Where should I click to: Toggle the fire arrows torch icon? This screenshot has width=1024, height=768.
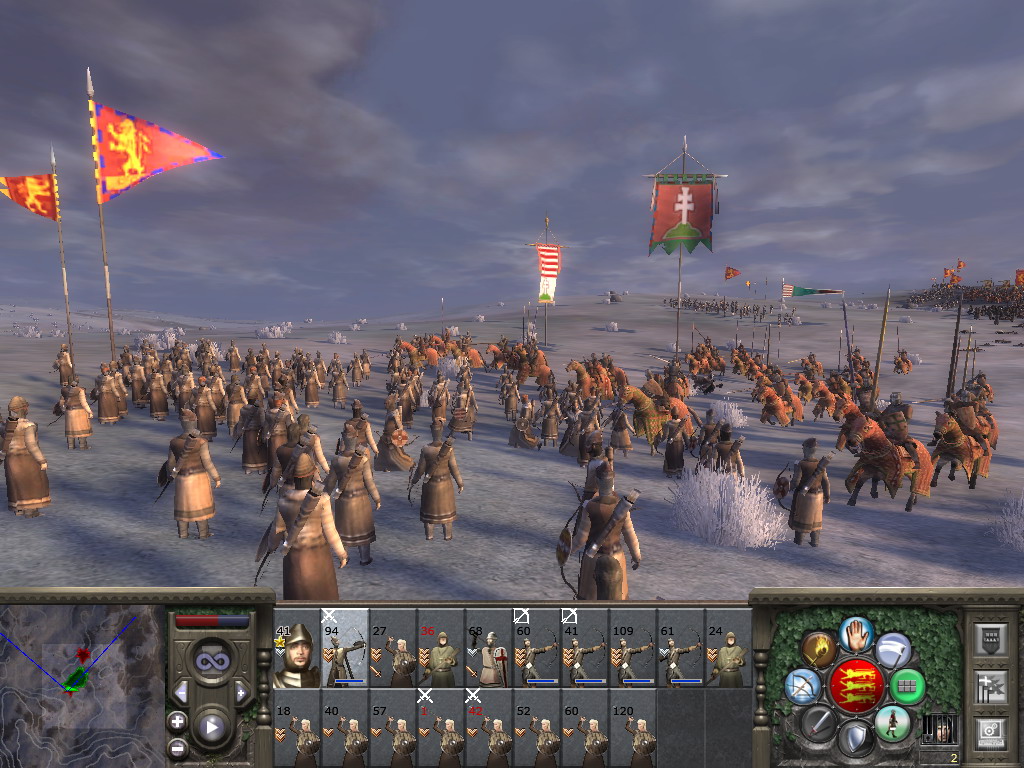[x=818, y=649]
